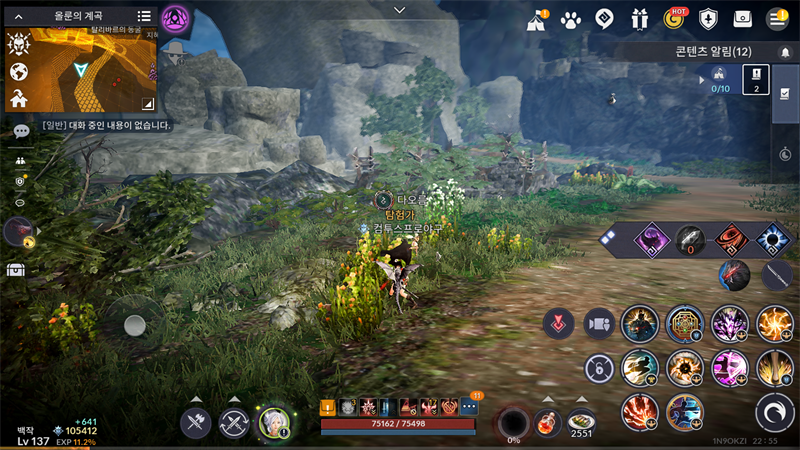Open the HOT coin shop
The image size is (800, 450).
click(x=675, y=18)
